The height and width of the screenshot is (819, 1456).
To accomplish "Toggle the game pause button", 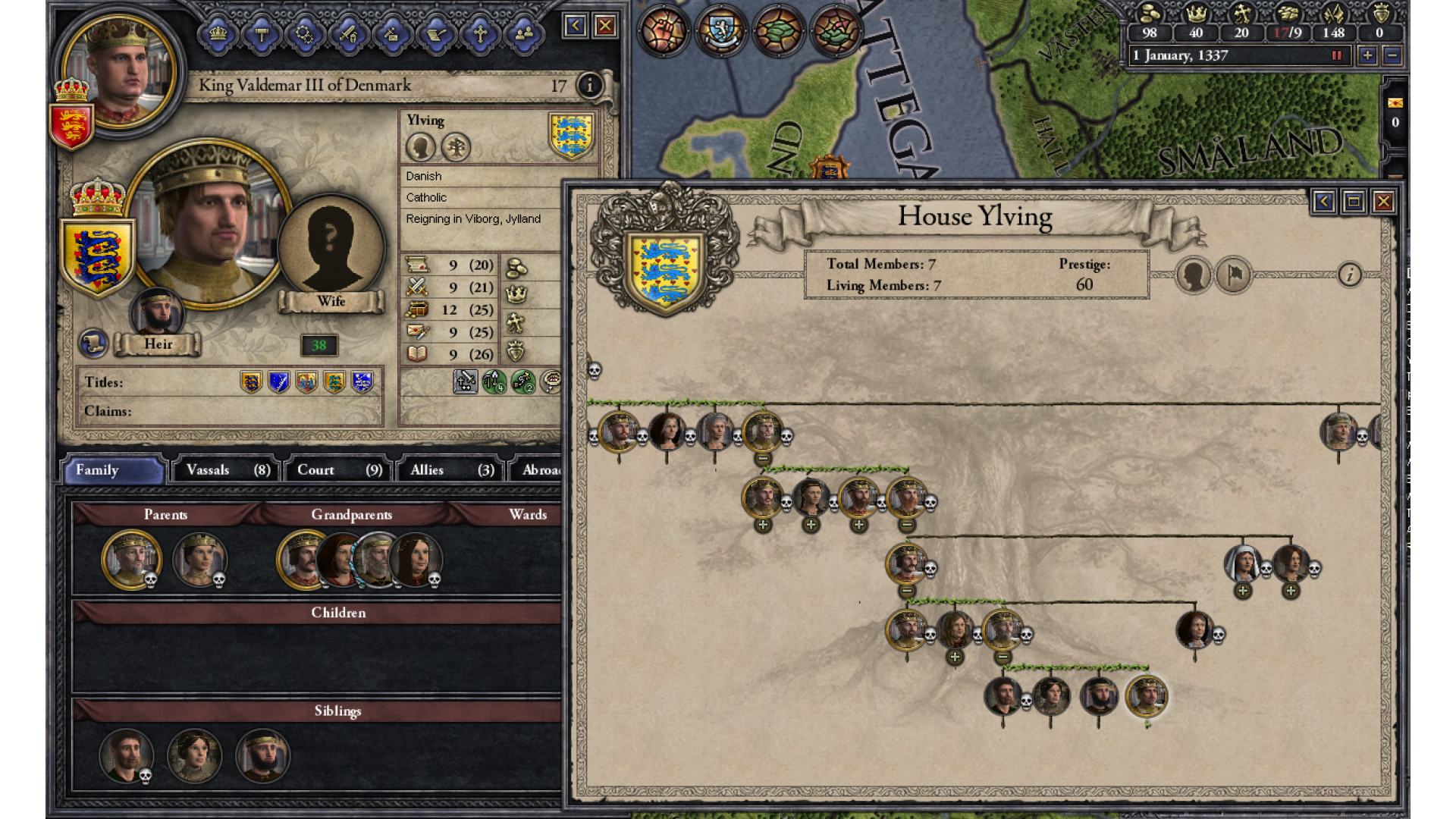I will click(1337, 55).
